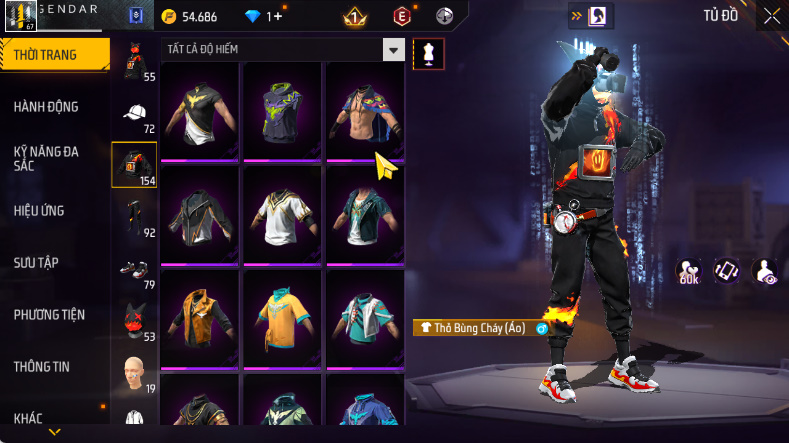
Task: Open the red mask category
Action: point(134,322)
